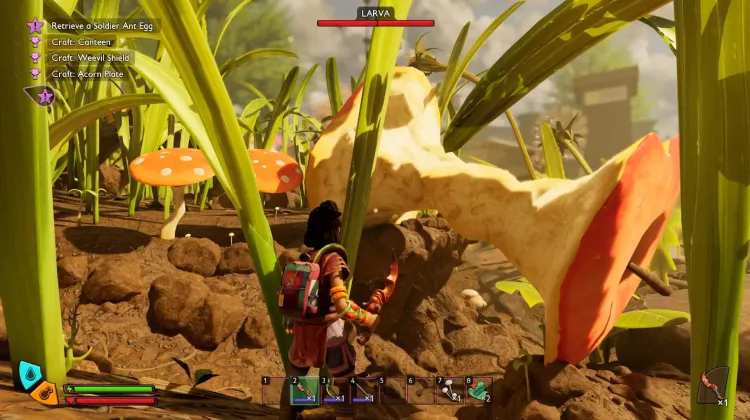The height and width of the screenshot is (420, 750).
Task: Equip the item in hotbar slot 3
Action: coord(334,390)
